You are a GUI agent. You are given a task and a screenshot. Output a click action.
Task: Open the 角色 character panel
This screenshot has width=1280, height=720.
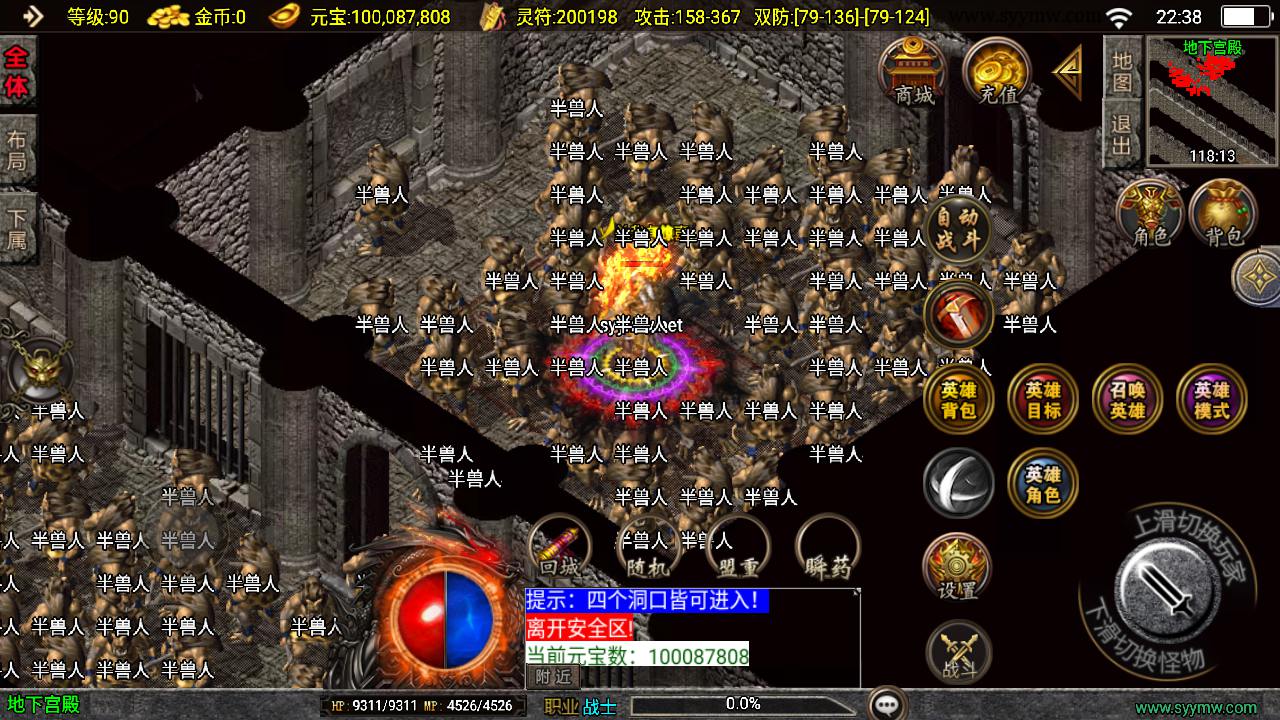[1151, 213]
